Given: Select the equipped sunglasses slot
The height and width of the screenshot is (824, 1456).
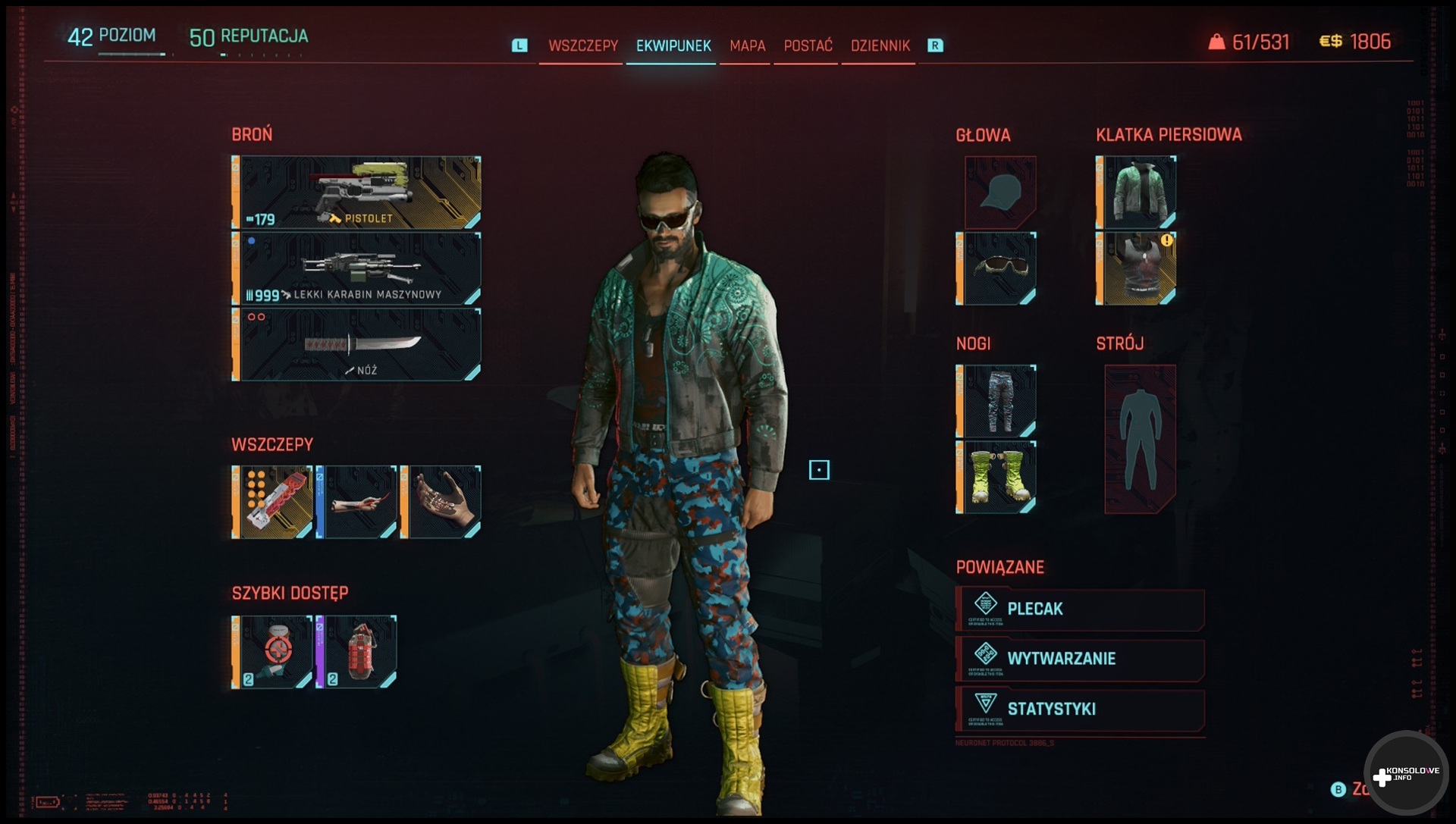Looking at the screenshot, I should coord(996,268).
